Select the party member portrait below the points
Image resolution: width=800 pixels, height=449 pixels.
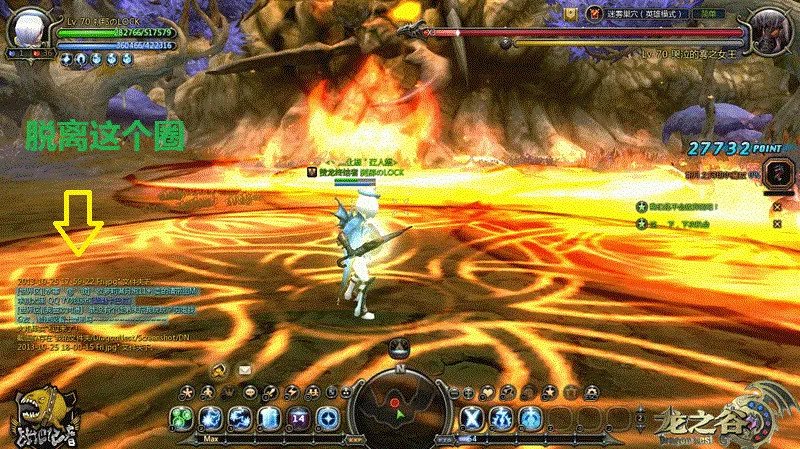[773, 172]
